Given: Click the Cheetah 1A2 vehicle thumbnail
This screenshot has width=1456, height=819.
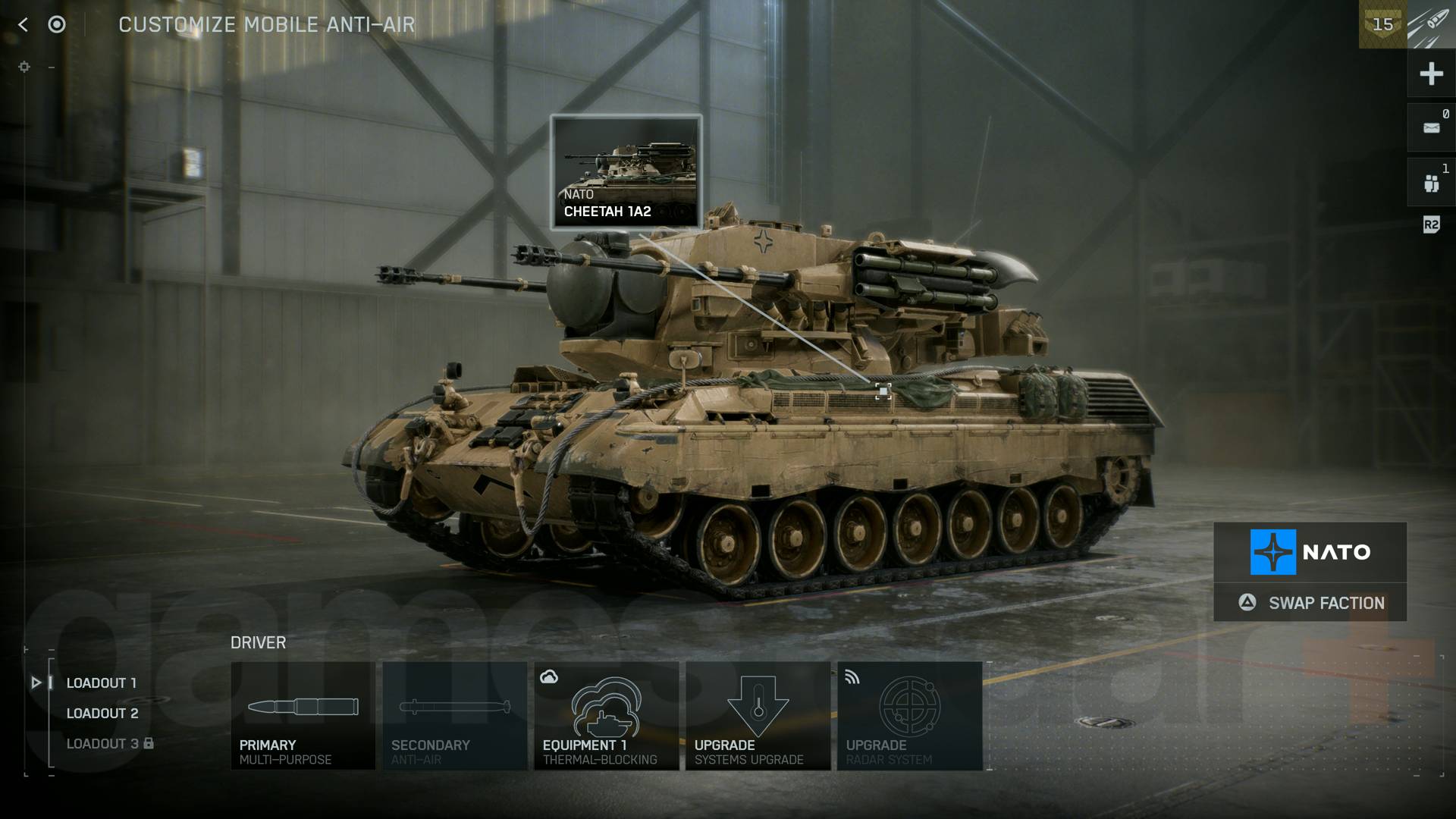Looking at the screenshot, I should pos(626,167).
